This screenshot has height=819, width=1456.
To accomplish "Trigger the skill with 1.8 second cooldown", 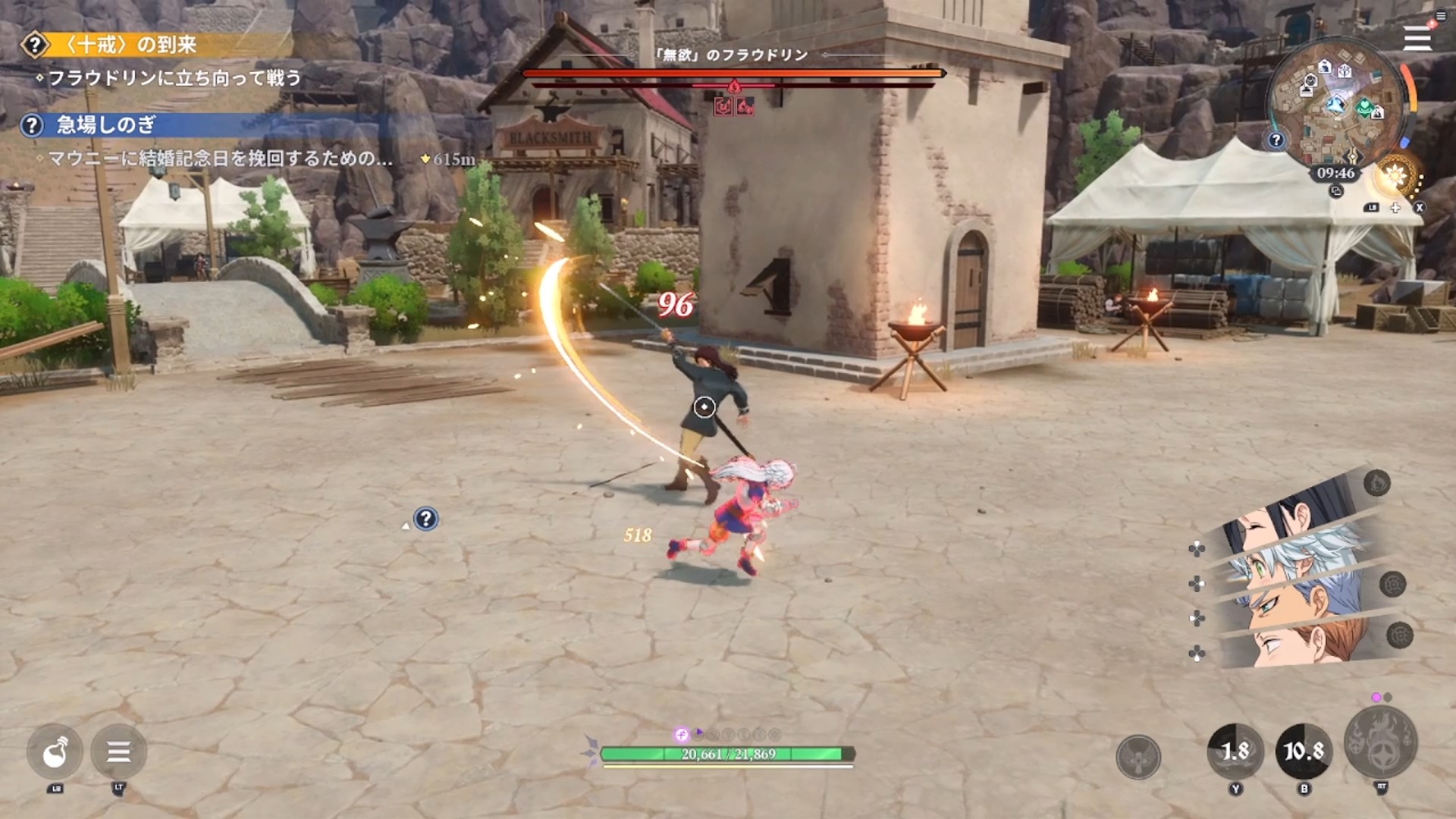I will 1235,752.
